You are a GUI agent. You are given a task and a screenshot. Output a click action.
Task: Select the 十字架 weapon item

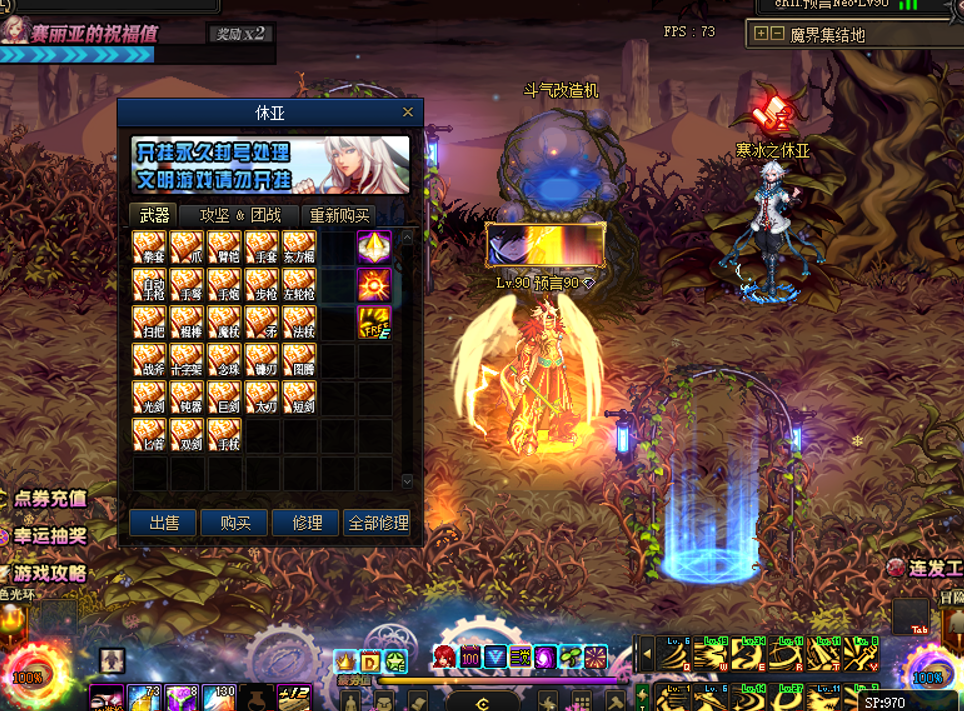click(187, 360)
